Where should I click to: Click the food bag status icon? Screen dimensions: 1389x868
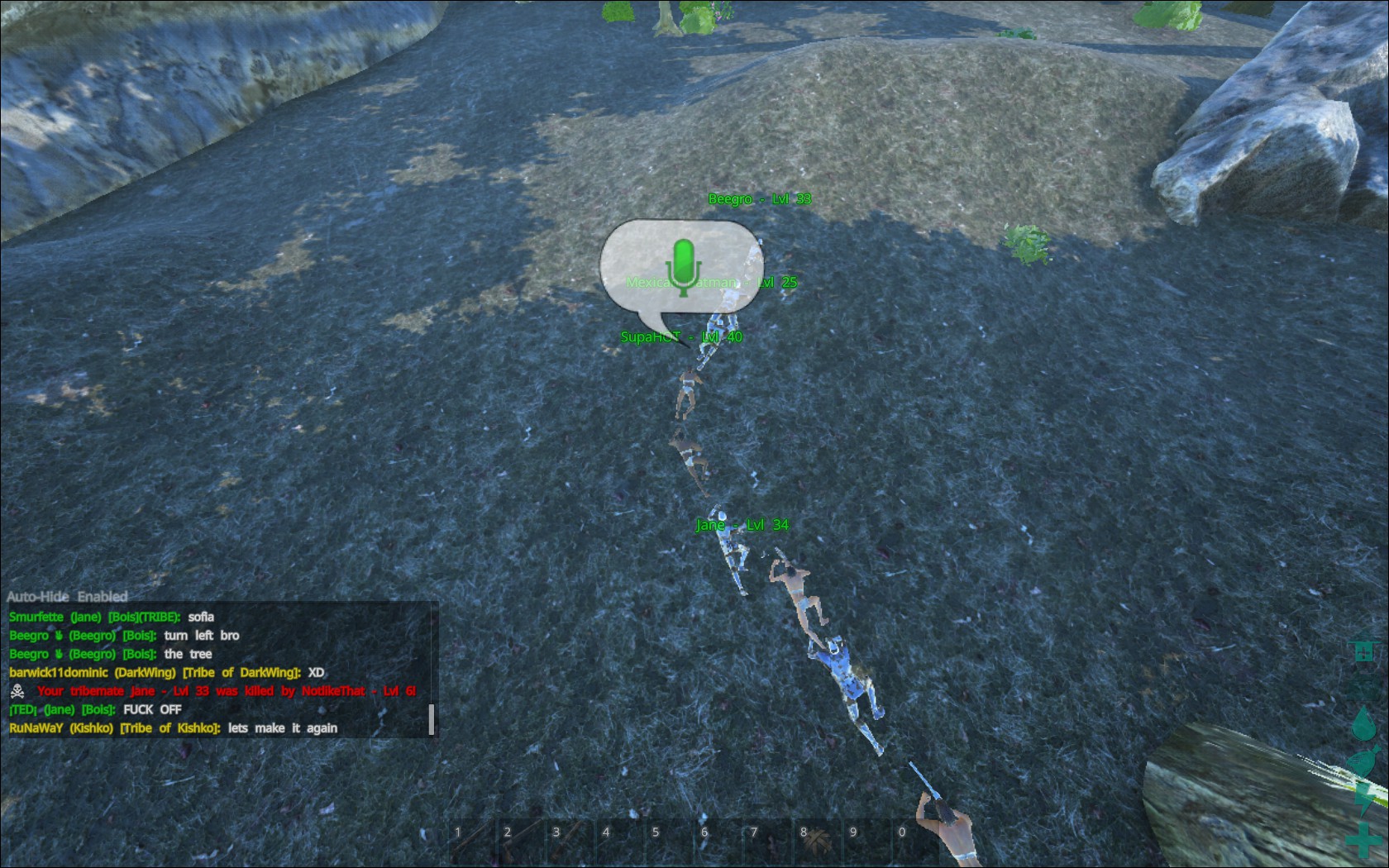1361,760
